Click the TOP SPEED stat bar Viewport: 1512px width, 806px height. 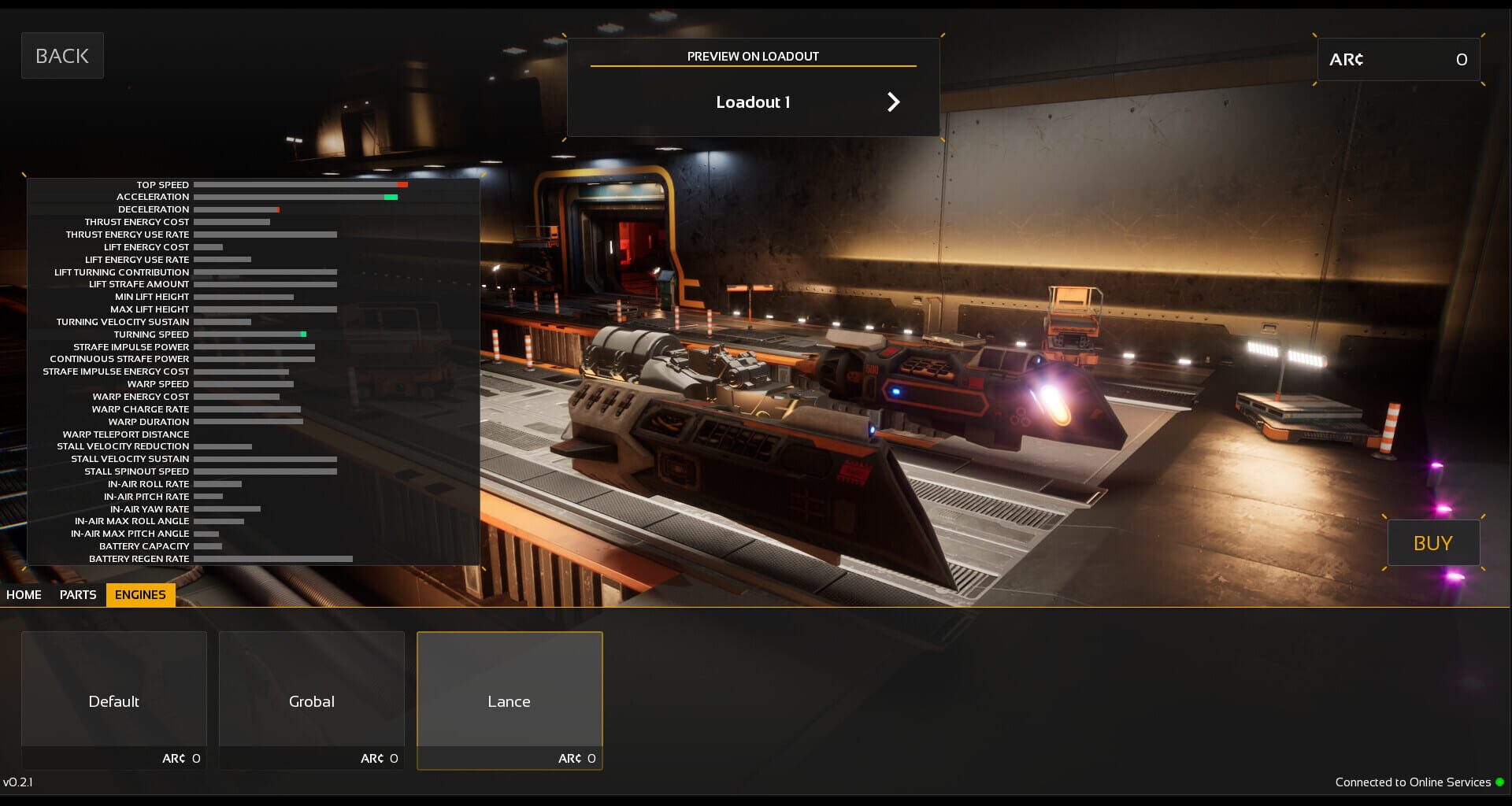click(x=299, y=184)
